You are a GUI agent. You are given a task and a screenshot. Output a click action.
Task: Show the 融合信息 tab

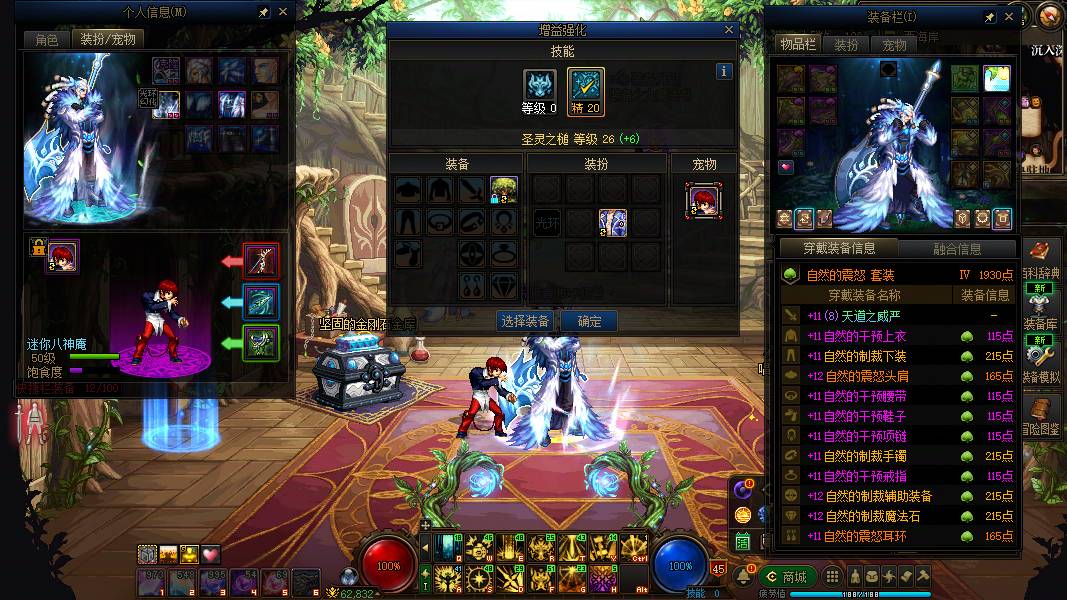coord(957,249)
